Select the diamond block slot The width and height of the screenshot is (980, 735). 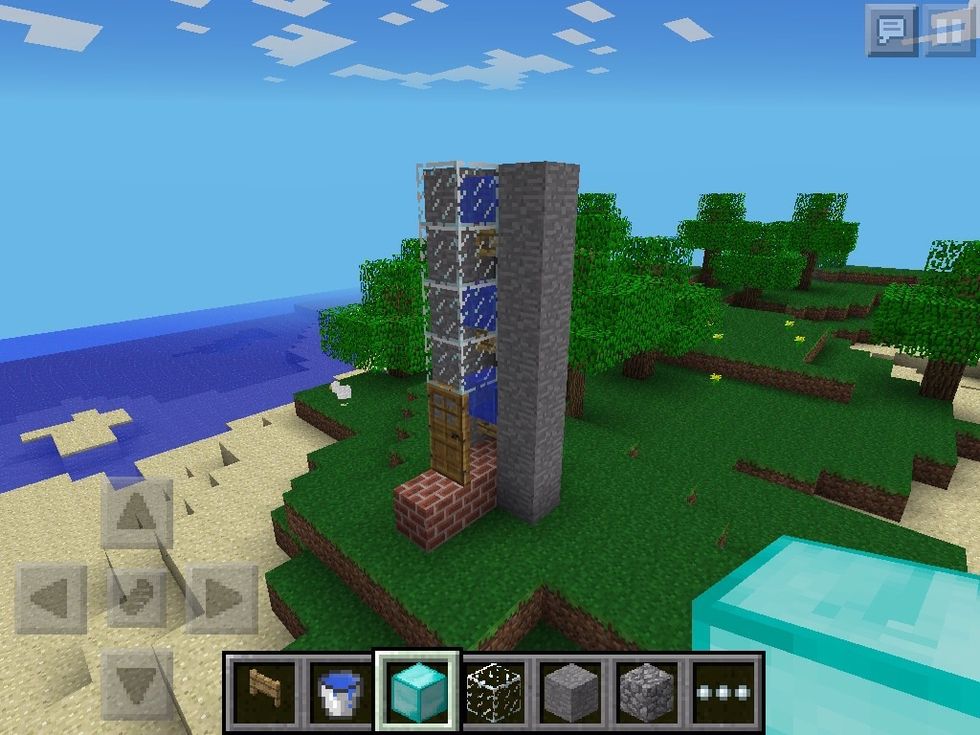click(x=417, y=691)
